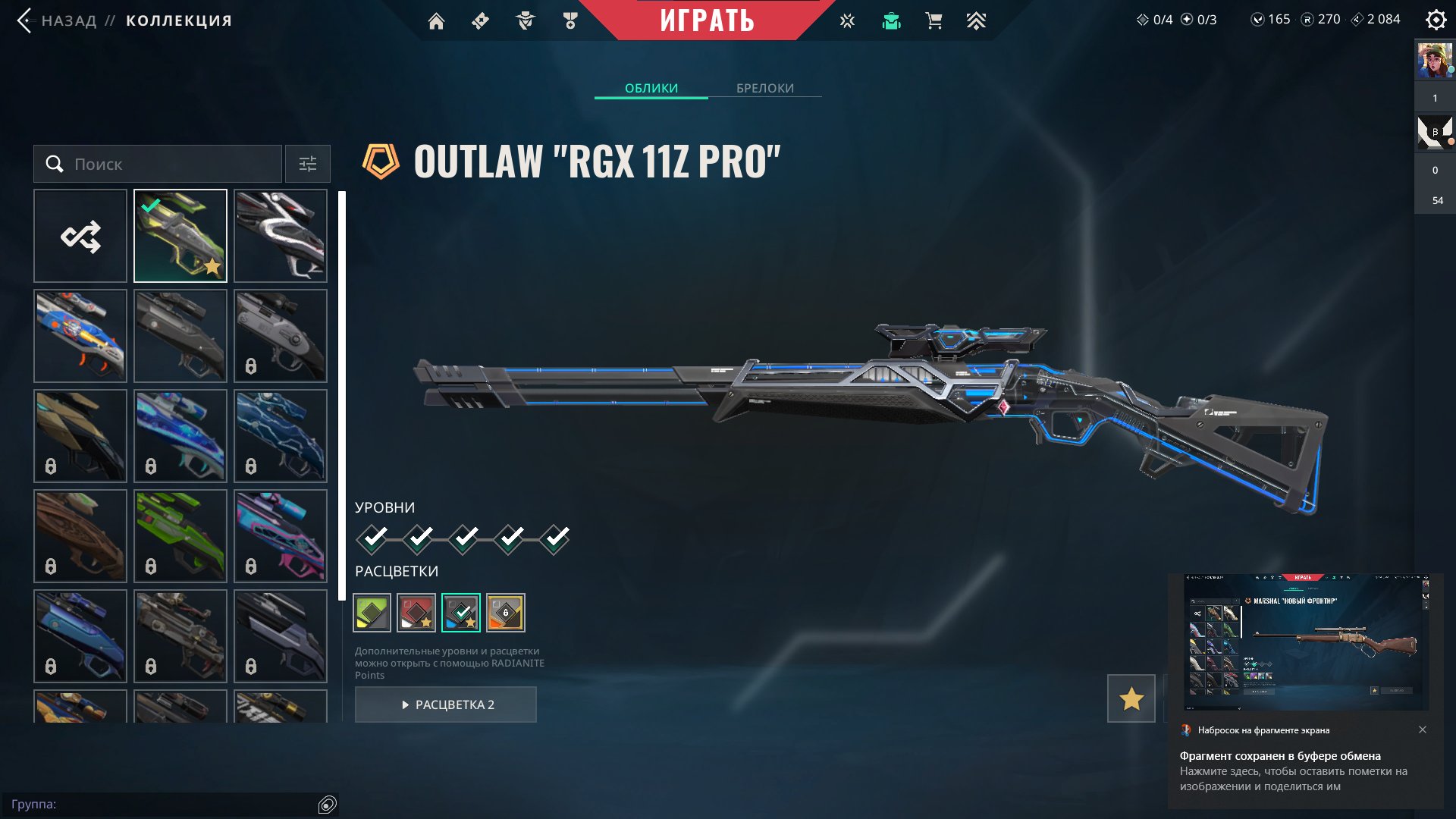Screen dimensions: 1456x819
Task: Select the locked yellow variant swatch
Action: pos(506,613)
